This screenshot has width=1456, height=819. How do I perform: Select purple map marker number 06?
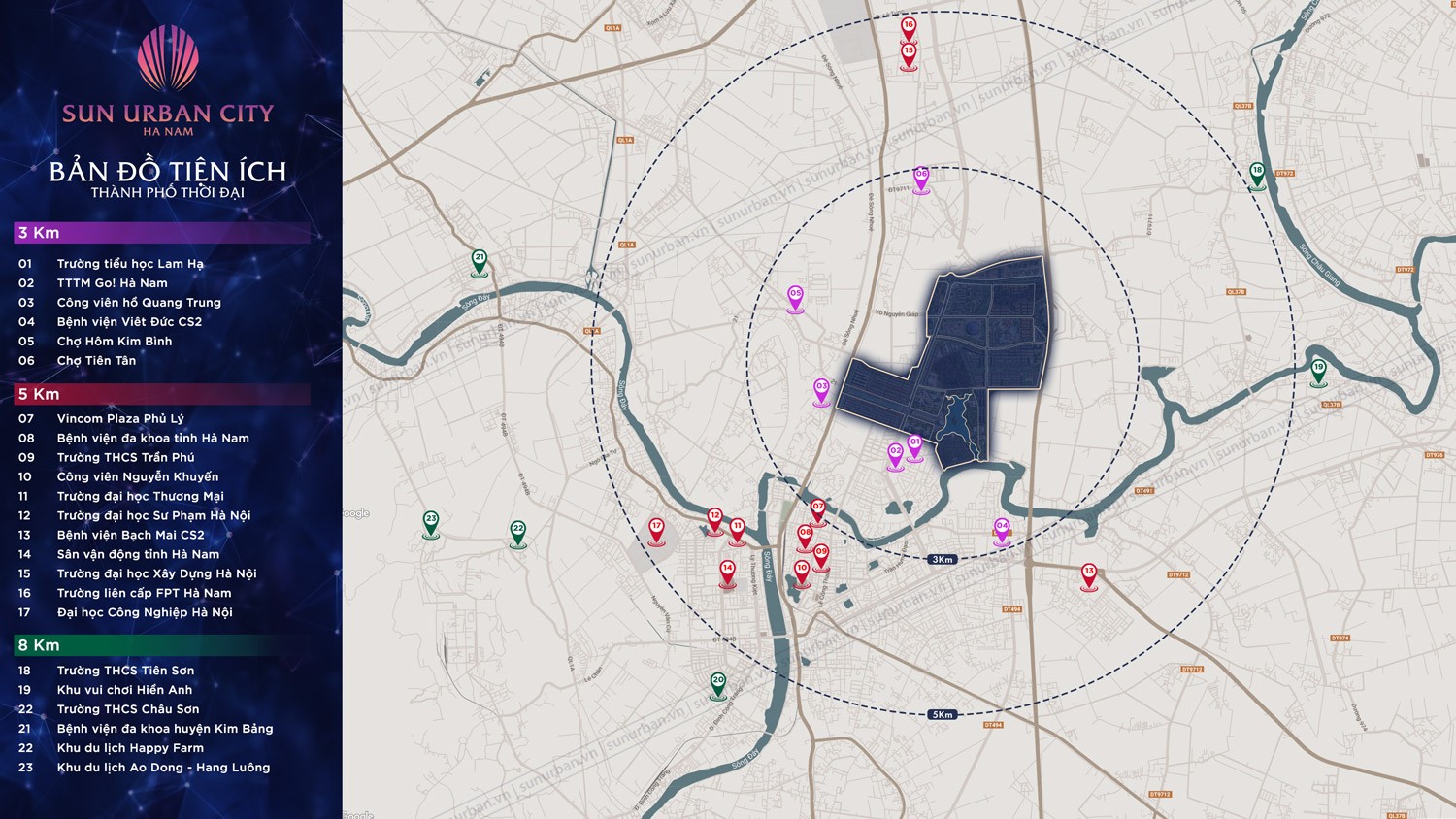point(920,178)
